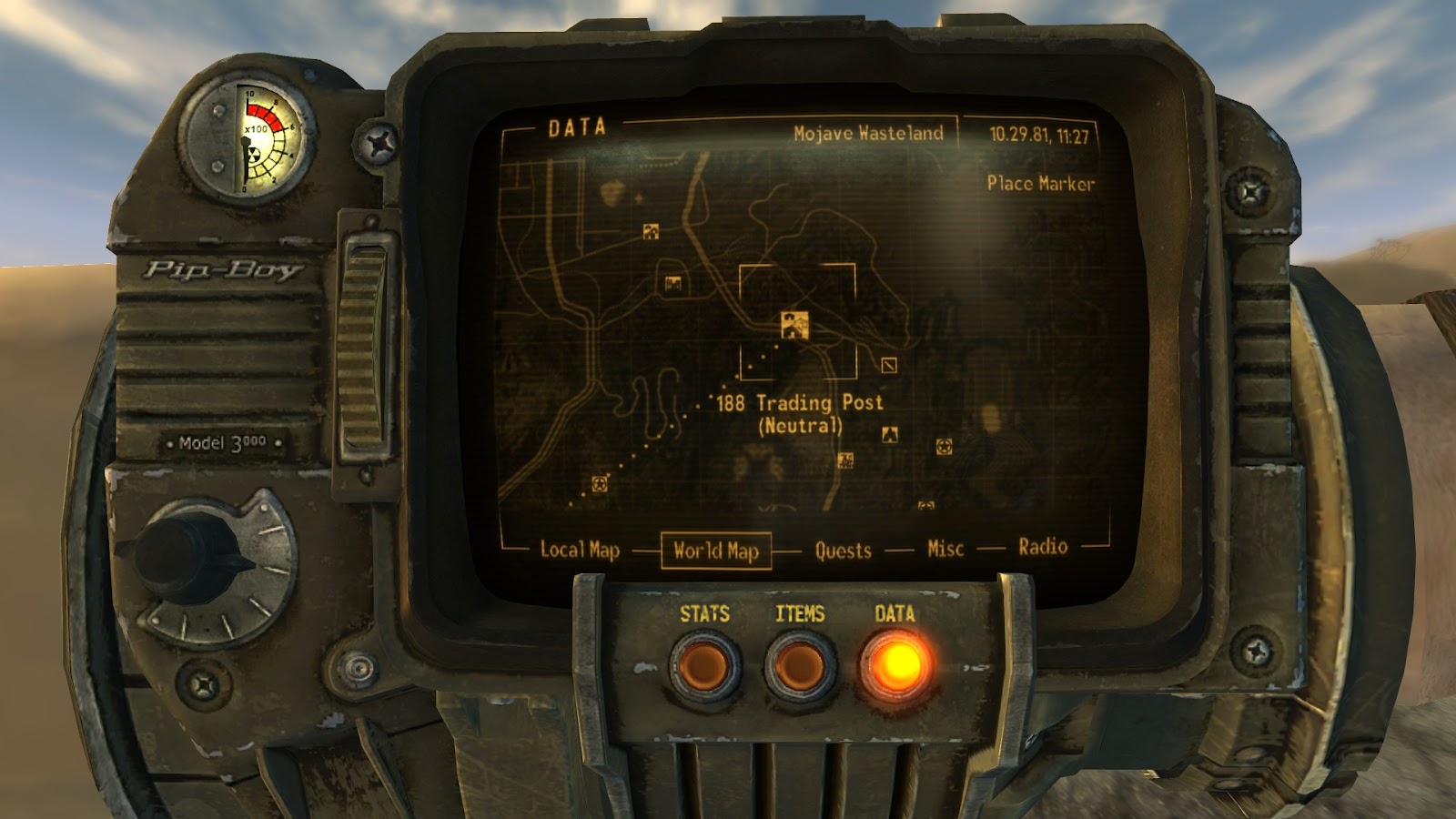Click the undiscovered location marker right of trading post
Viewport: 1456px width, 819px height.
pos(888,365)
